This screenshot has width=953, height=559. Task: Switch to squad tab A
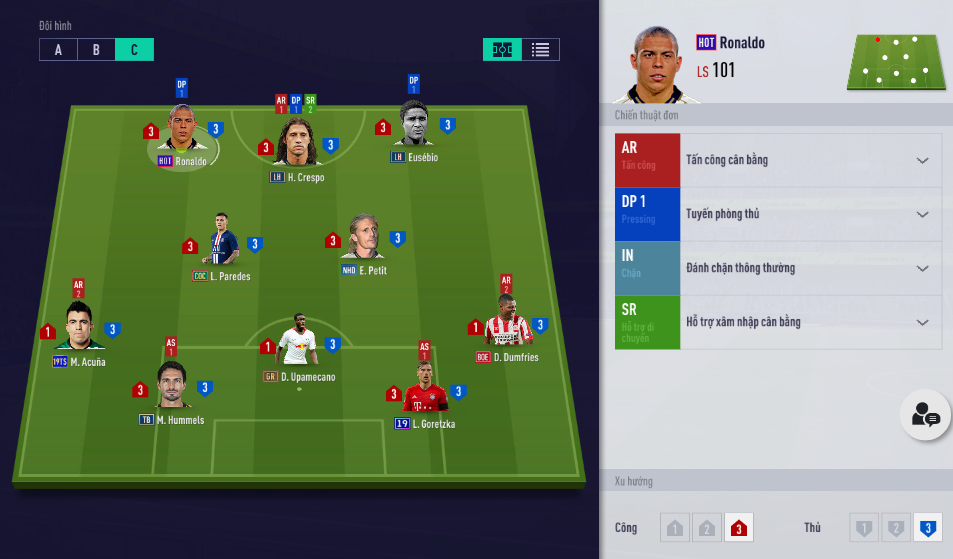click(x=58, y=50)
